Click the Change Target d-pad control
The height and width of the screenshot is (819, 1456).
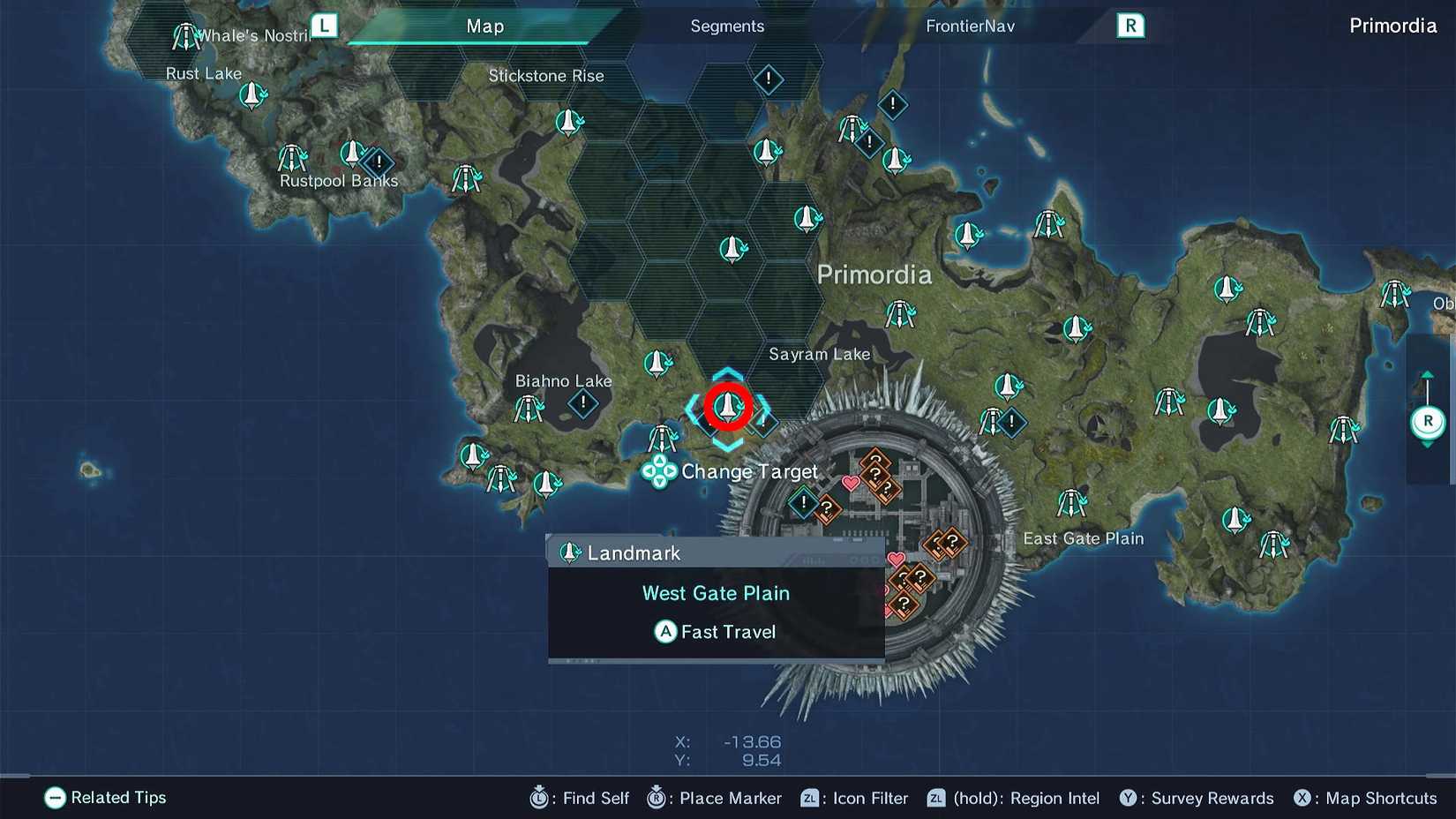658,472
